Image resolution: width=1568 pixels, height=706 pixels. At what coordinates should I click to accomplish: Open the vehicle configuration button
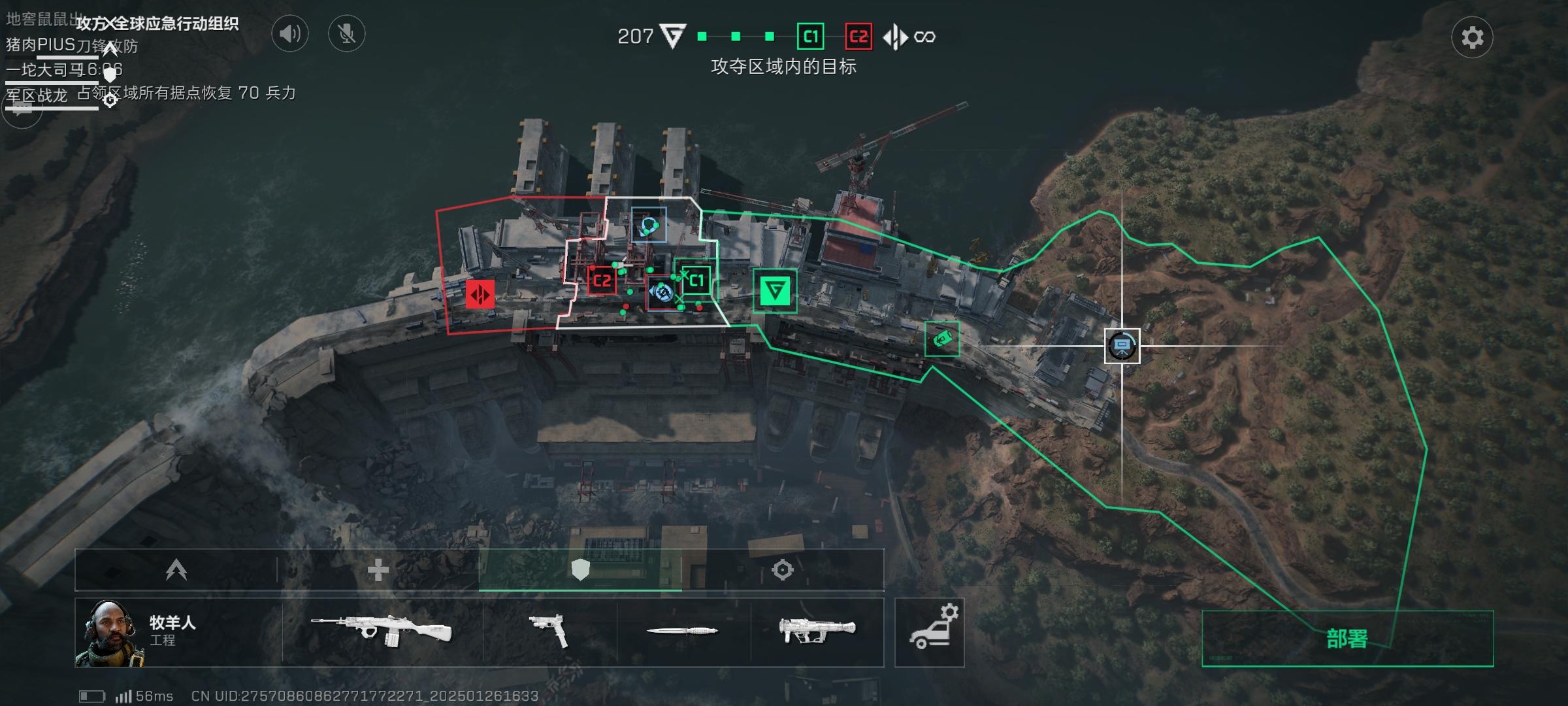[x=929, y=632]
